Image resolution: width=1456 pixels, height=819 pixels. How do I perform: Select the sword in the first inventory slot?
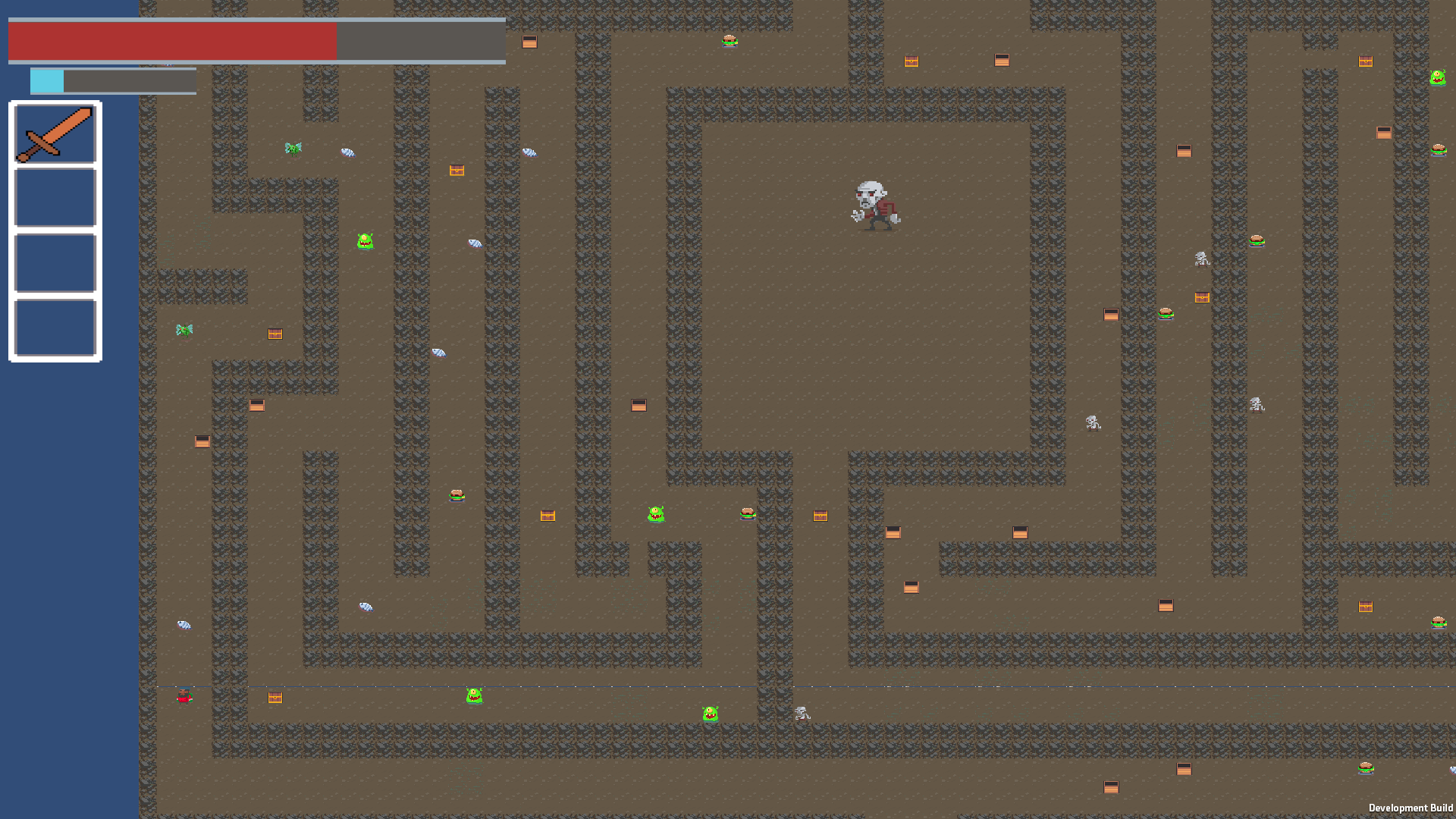click(x=54, y=133)
